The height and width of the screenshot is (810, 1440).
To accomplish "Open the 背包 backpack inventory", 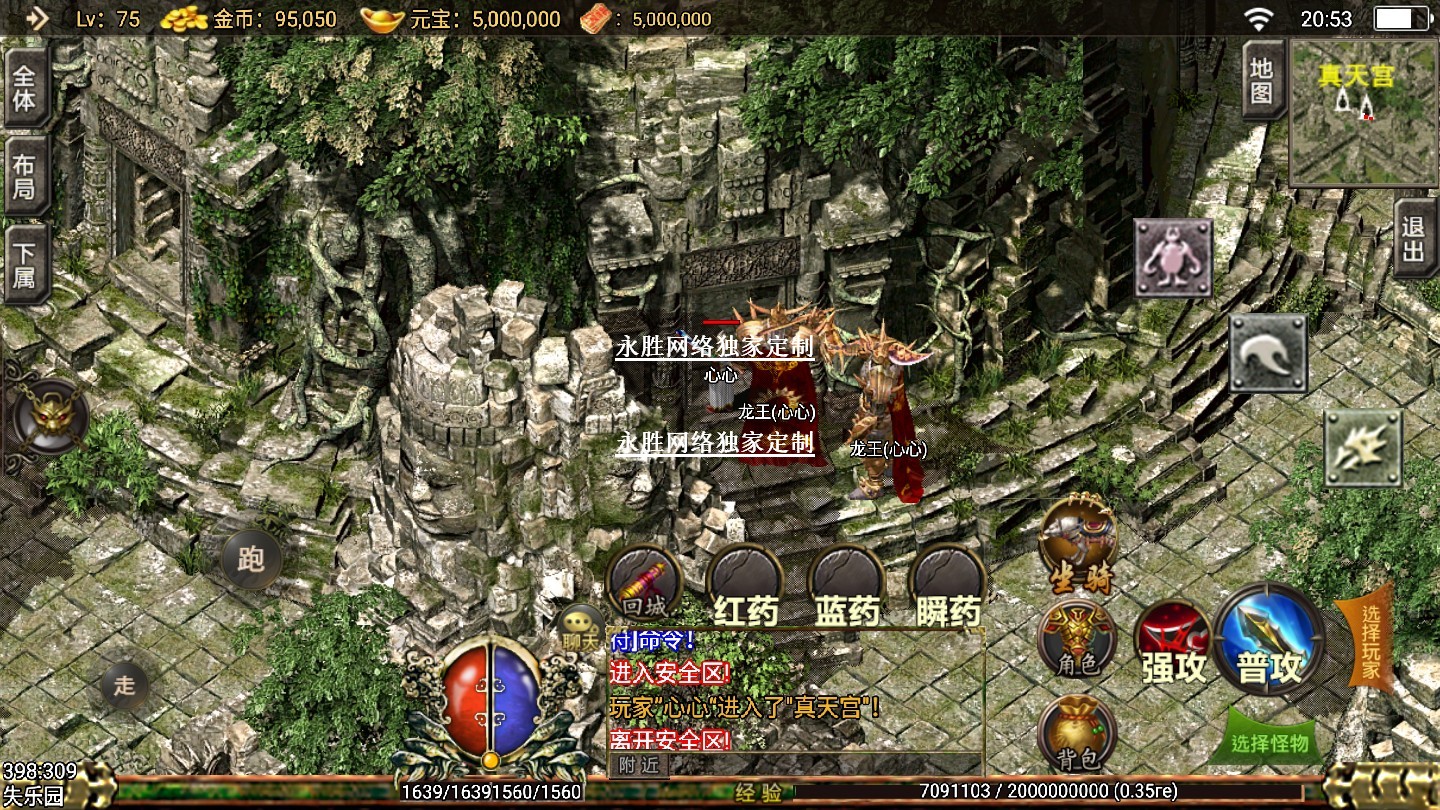I will point(1077,735).
